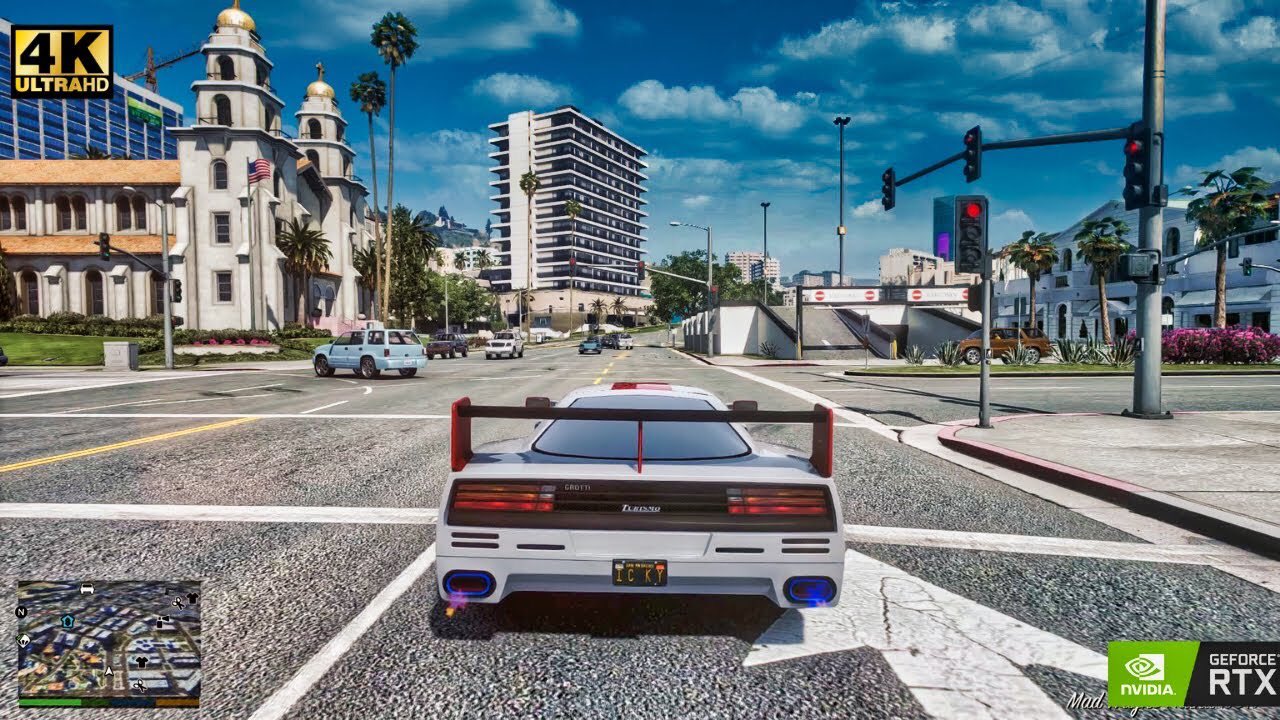1280x720 pixels.
Task: Click the store icon above the cinema marker
Action: click(168, 590)
